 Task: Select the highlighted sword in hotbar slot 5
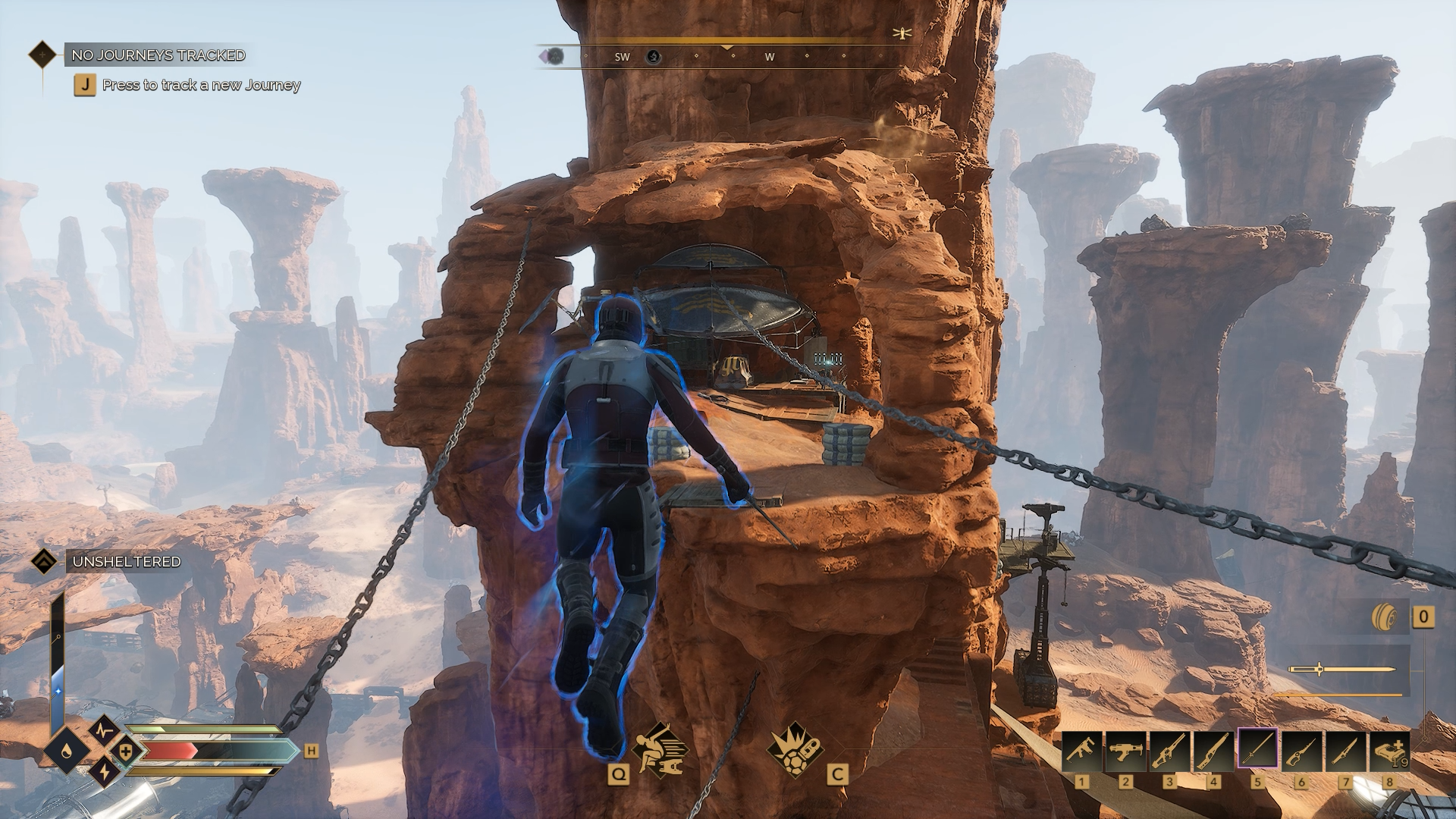point(1257,751)
